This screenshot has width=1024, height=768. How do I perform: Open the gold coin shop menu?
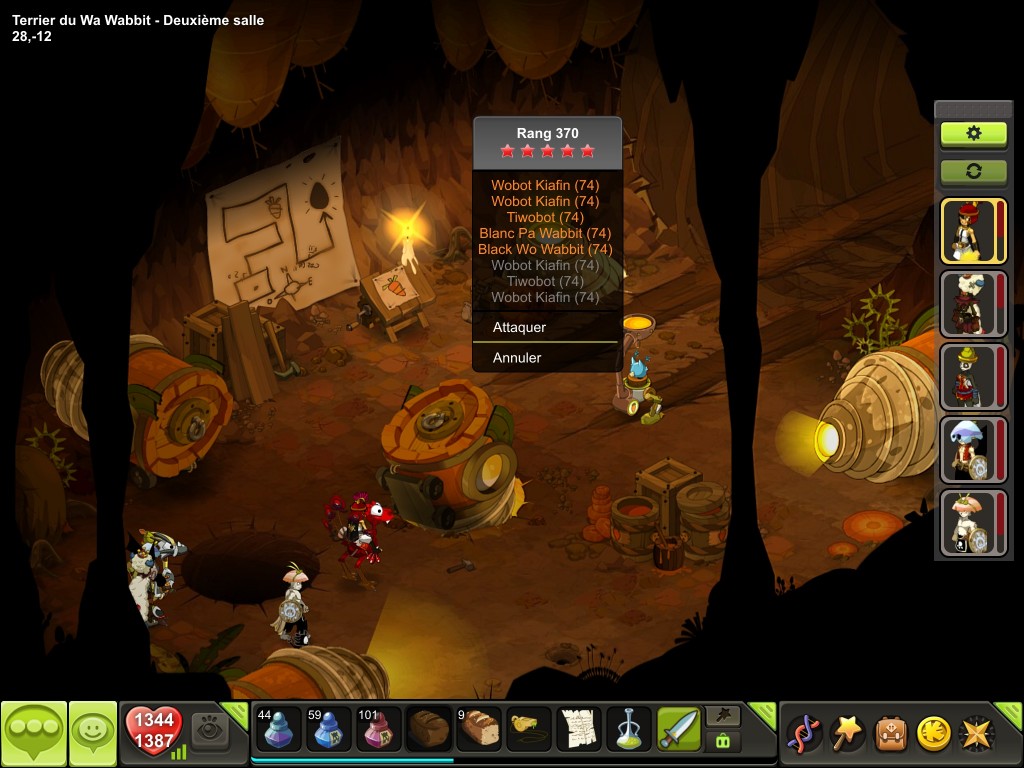[x=933, y=733]
